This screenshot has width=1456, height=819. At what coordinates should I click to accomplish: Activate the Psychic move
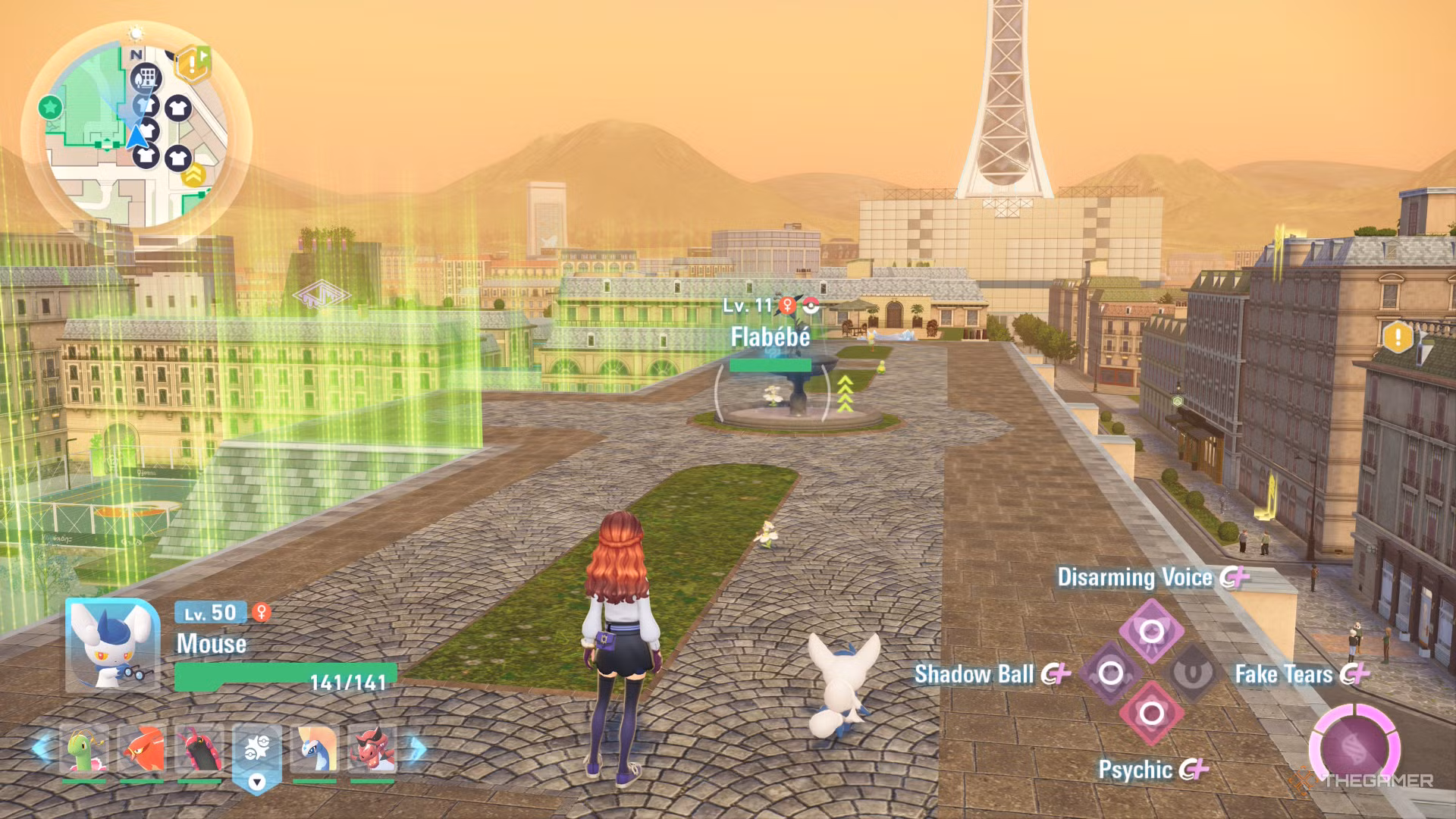pyautogui.click(x=1151, y=714)
